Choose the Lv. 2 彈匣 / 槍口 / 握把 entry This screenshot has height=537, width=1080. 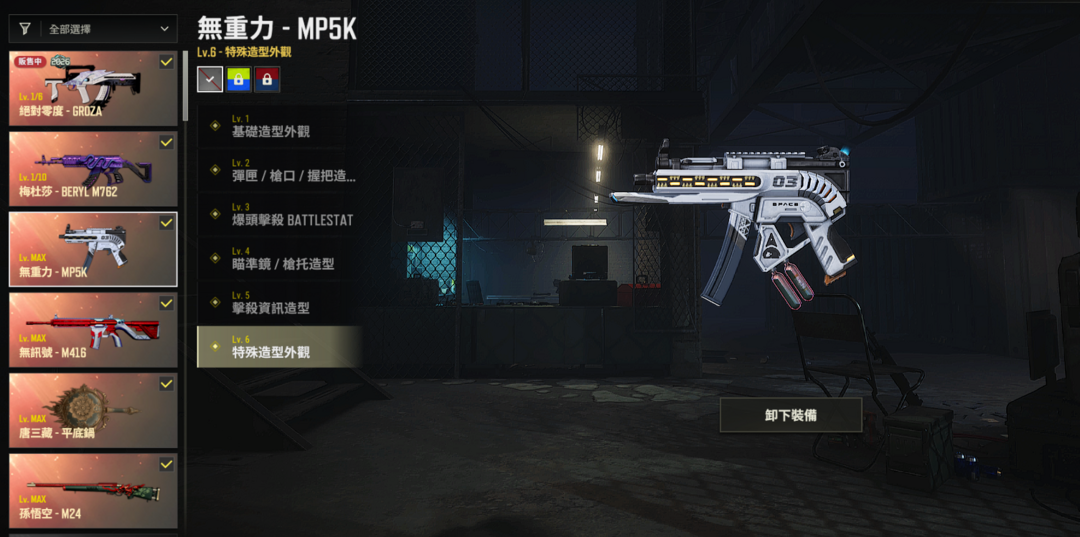pyautogui.click(x=279, y=170)
